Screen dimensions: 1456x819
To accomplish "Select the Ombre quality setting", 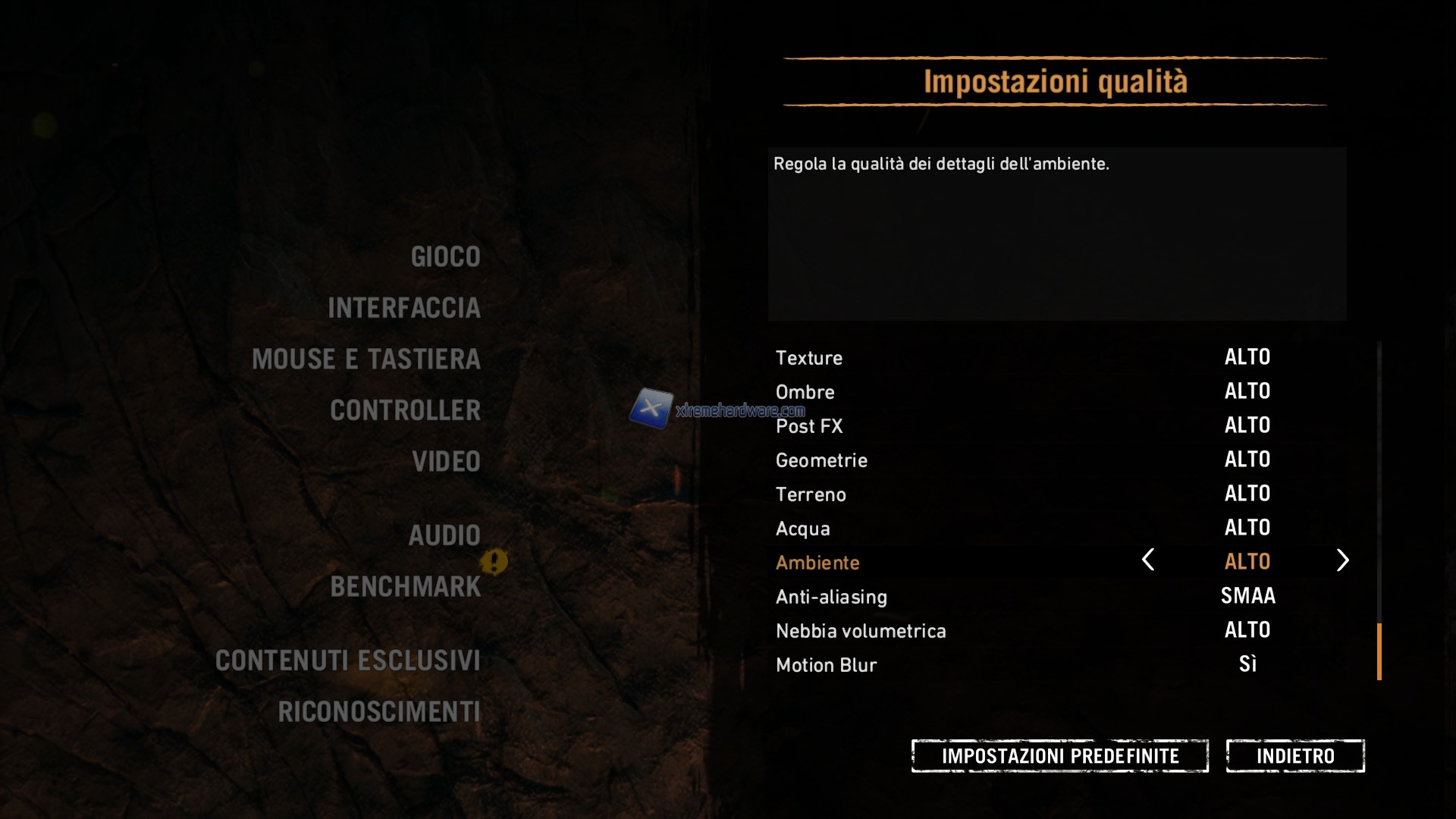I will pos(805,392).
